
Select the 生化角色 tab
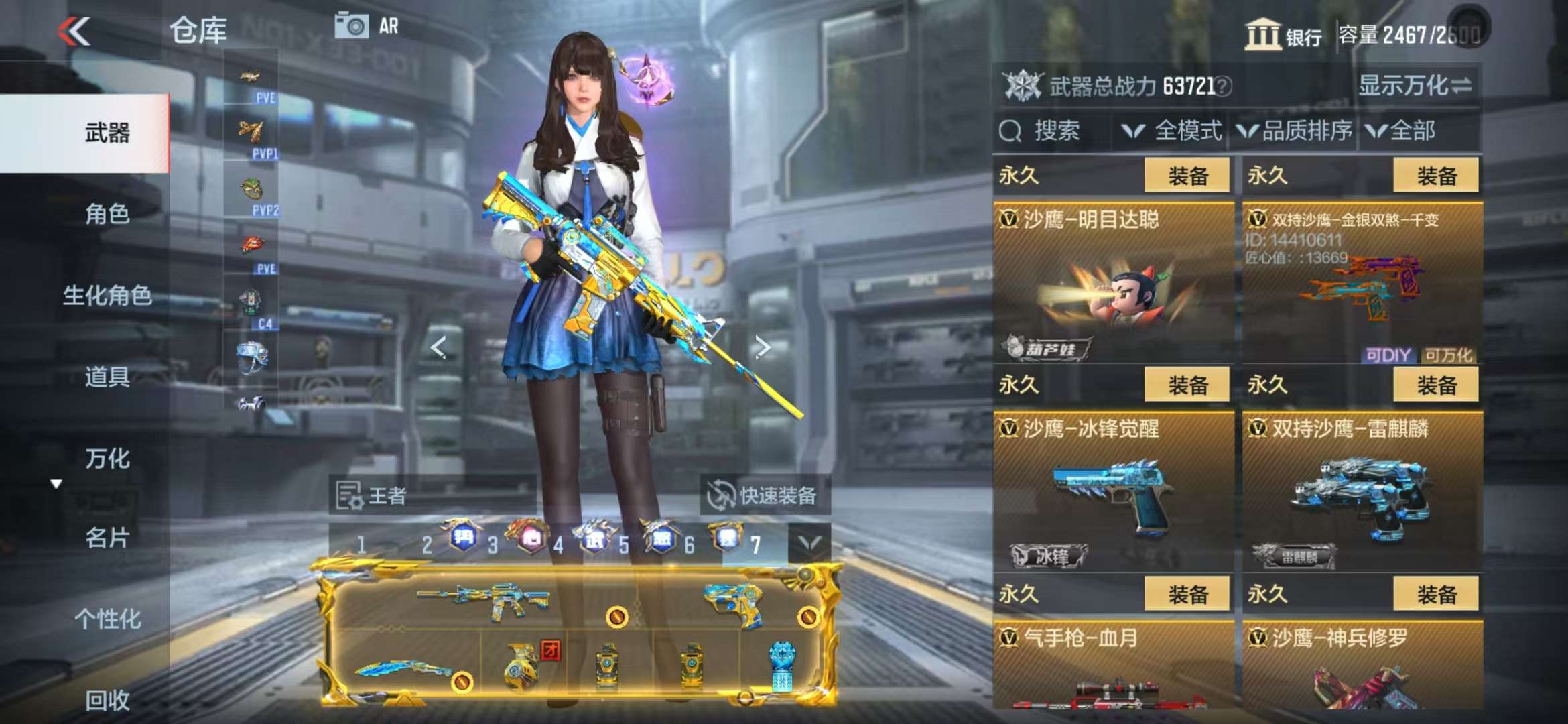click(107, 295)
